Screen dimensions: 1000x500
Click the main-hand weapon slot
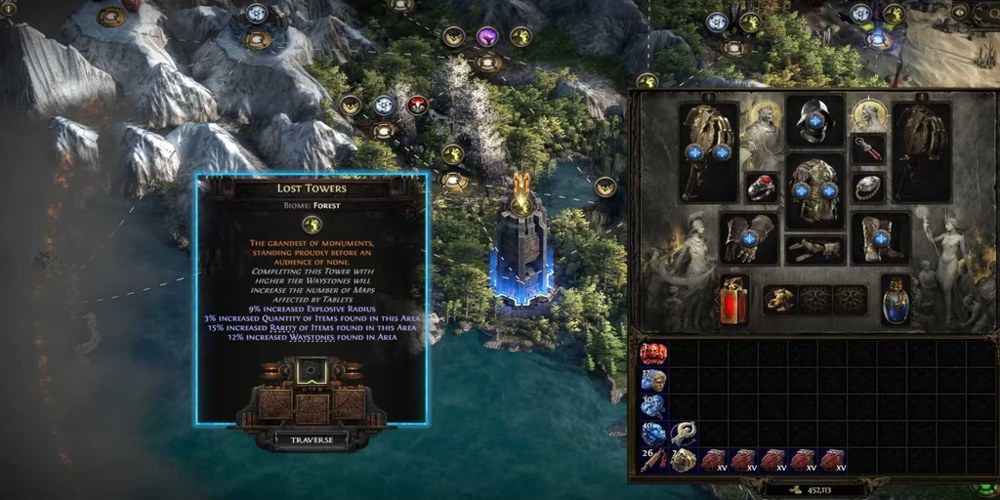pos(708,150)
